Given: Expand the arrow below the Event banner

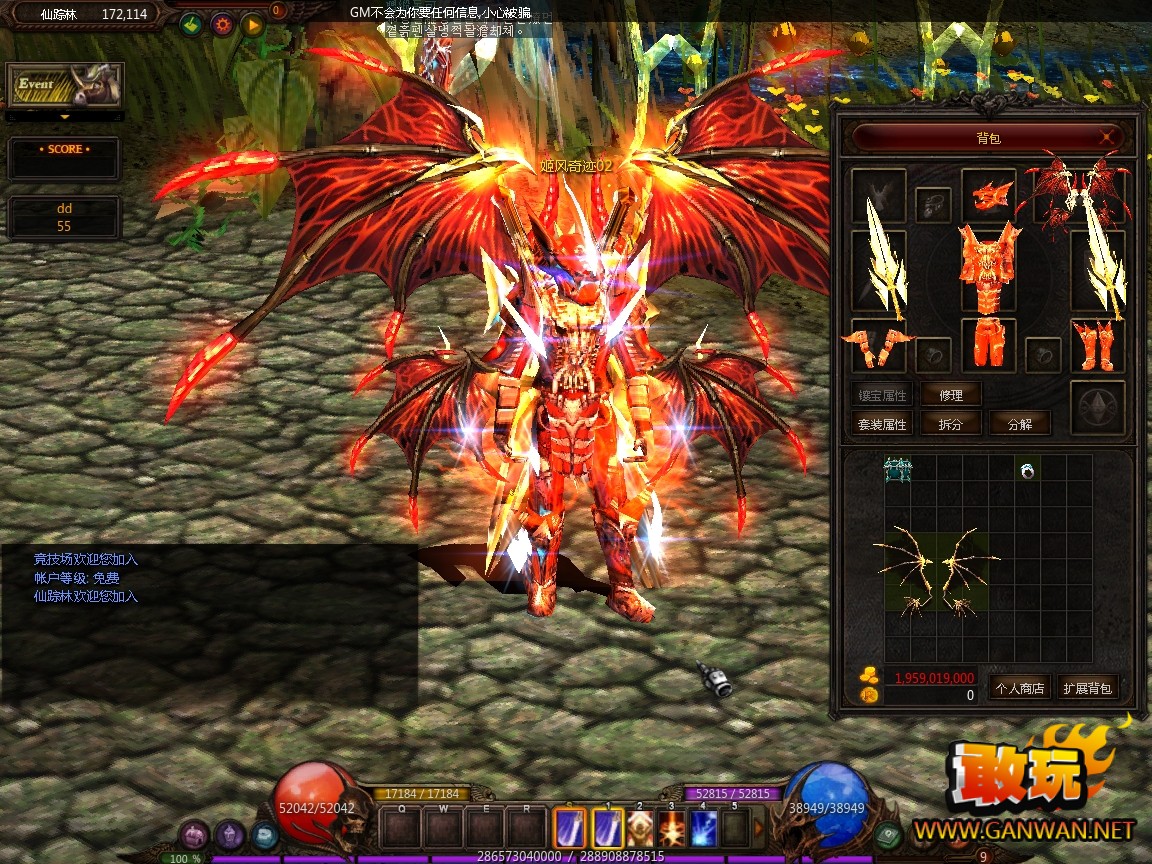Looking at the screenshot, I should coord(65,117).
